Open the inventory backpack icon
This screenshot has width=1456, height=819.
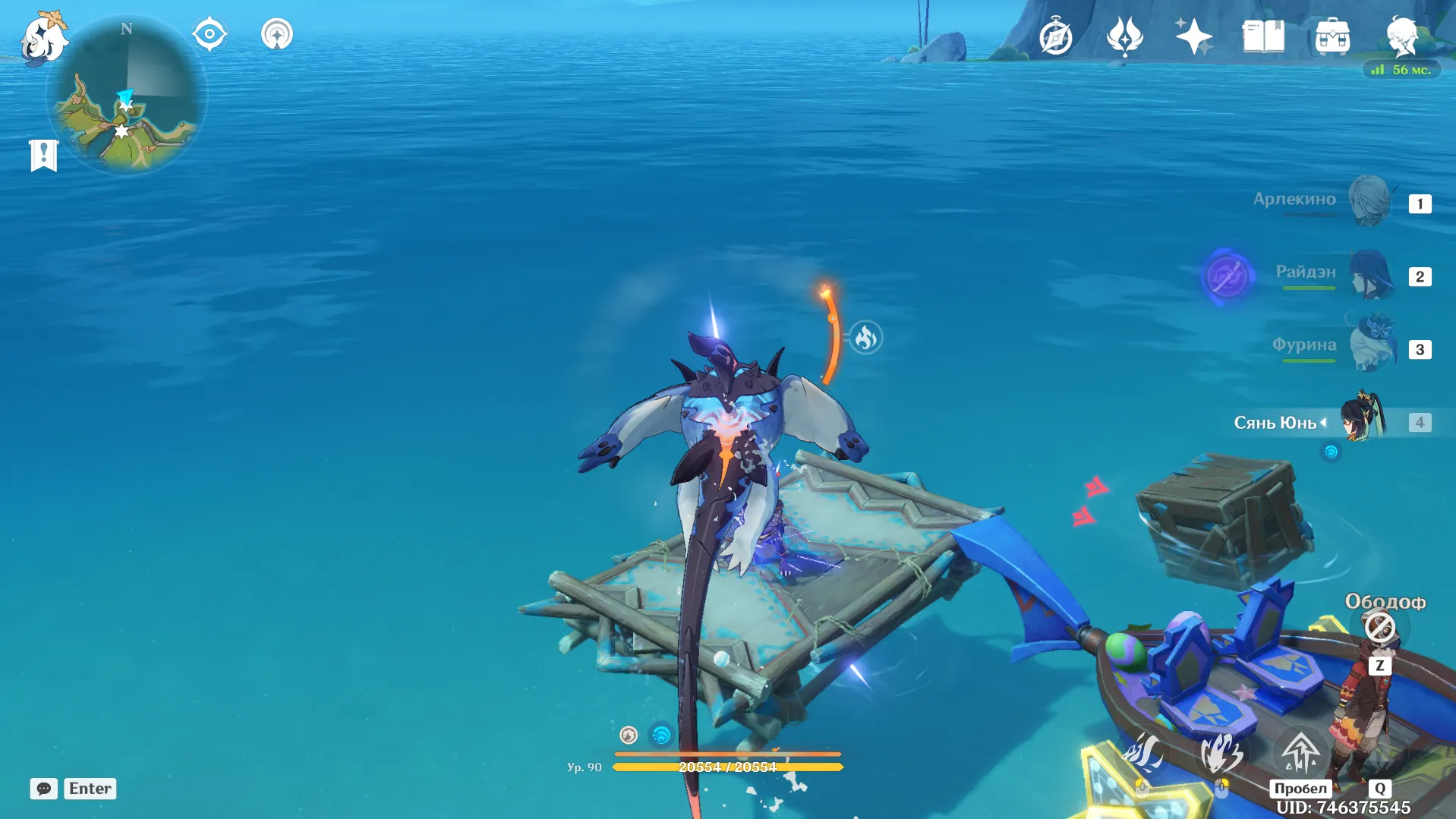[1332, 36]
